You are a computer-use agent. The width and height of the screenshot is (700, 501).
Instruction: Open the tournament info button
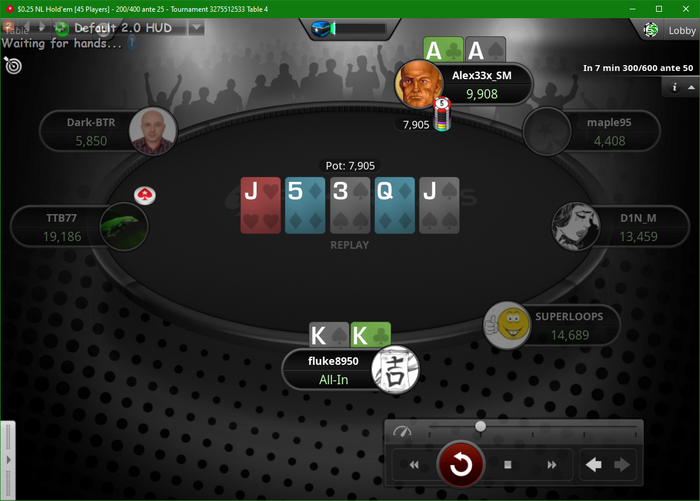click(x=674, y=87)
